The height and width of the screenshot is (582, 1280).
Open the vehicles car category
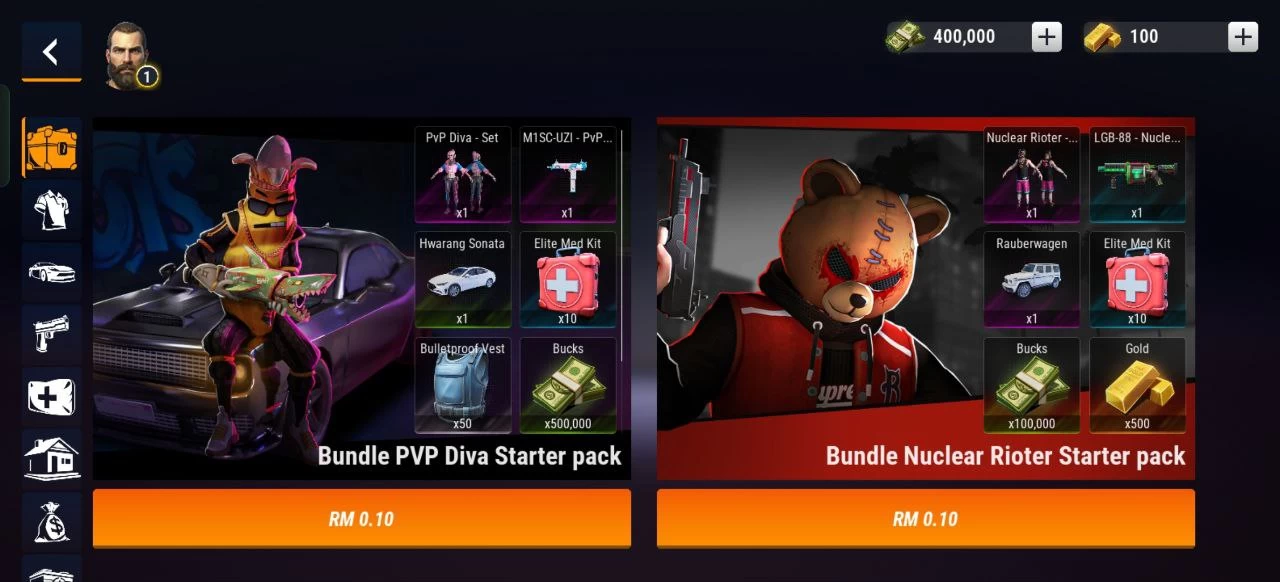[51, 271]
